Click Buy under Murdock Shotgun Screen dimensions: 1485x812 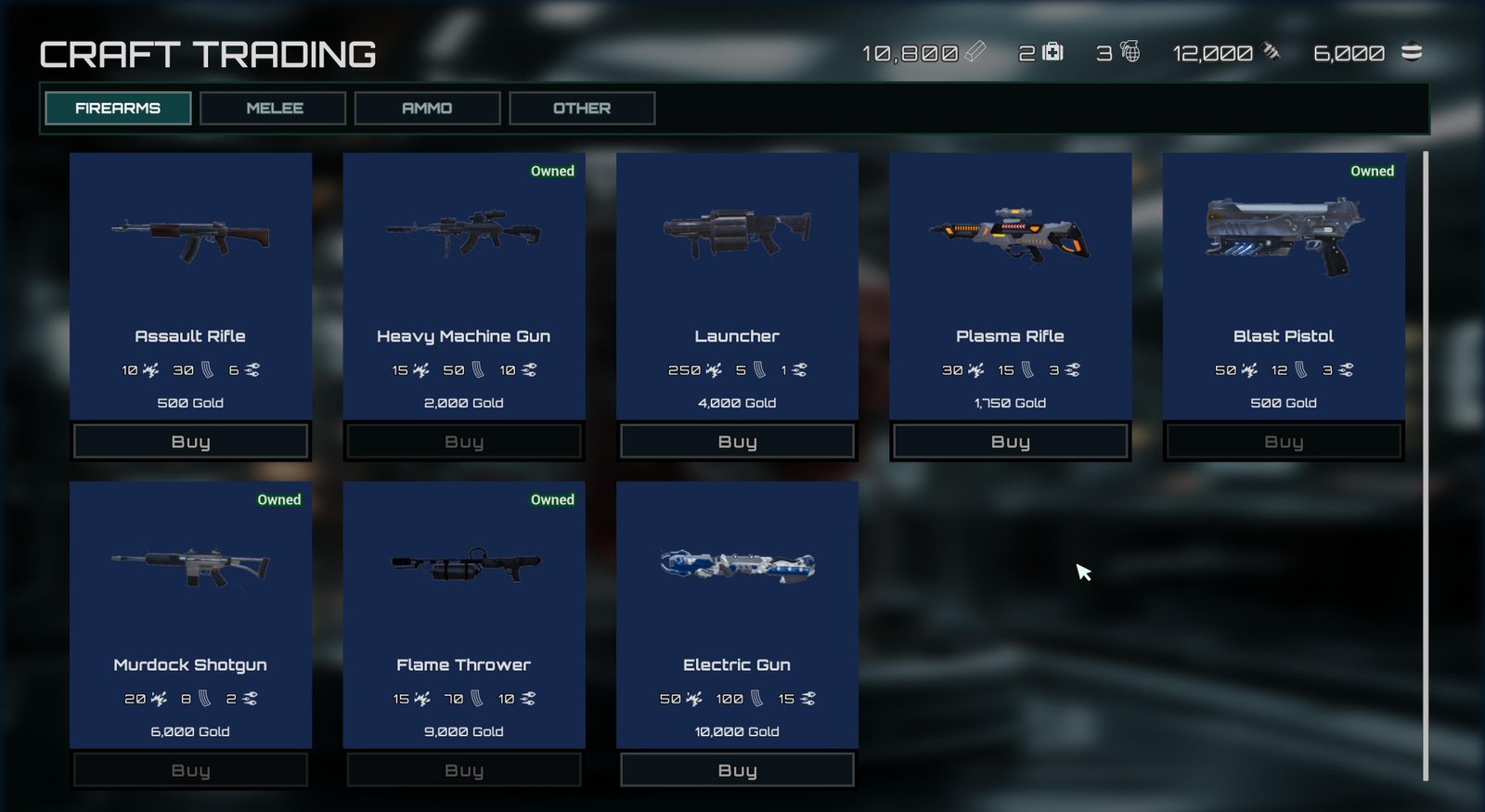point(191,770)
